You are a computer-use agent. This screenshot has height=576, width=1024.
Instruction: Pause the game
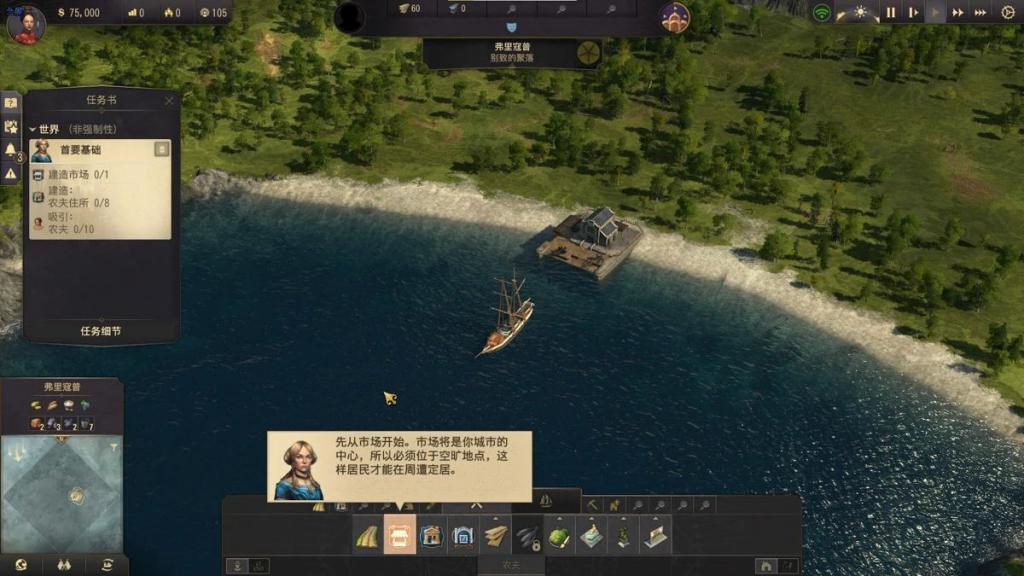point(890,13)
